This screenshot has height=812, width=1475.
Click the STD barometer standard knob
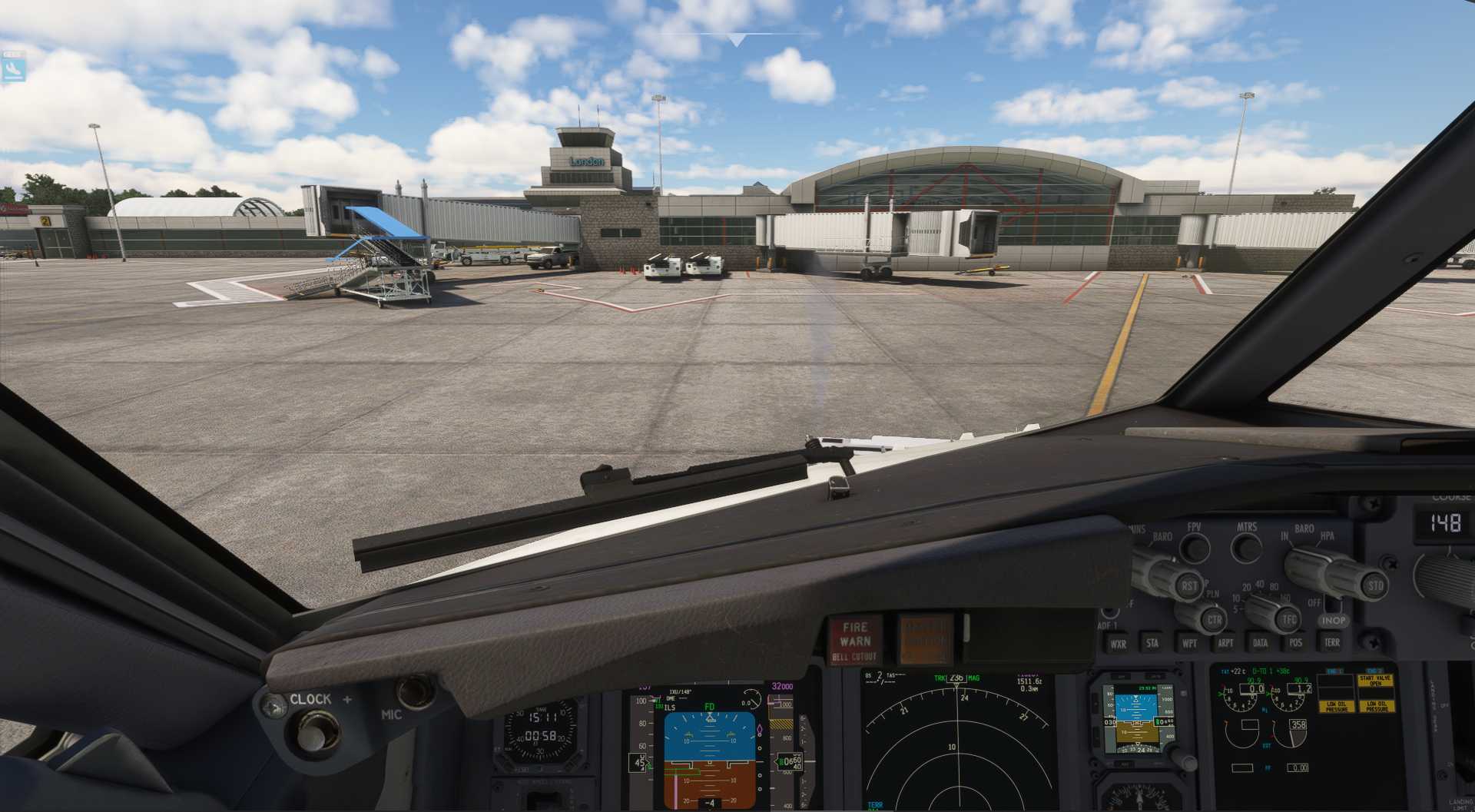point(1374,584)
